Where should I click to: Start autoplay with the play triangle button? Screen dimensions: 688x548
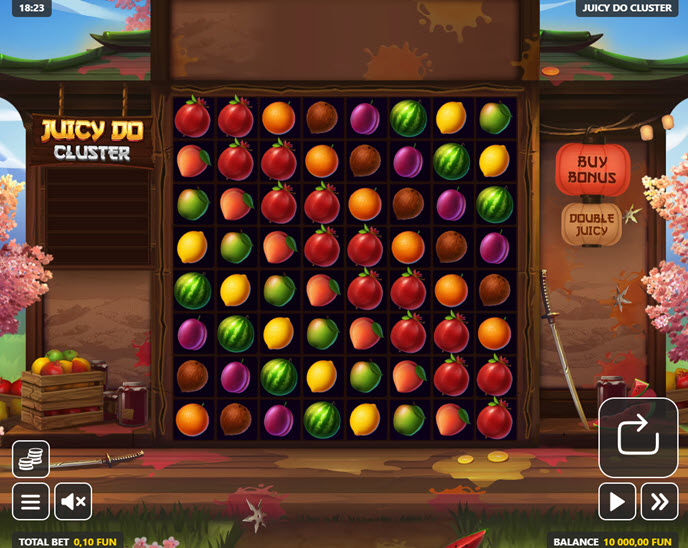tap(617, 500)
